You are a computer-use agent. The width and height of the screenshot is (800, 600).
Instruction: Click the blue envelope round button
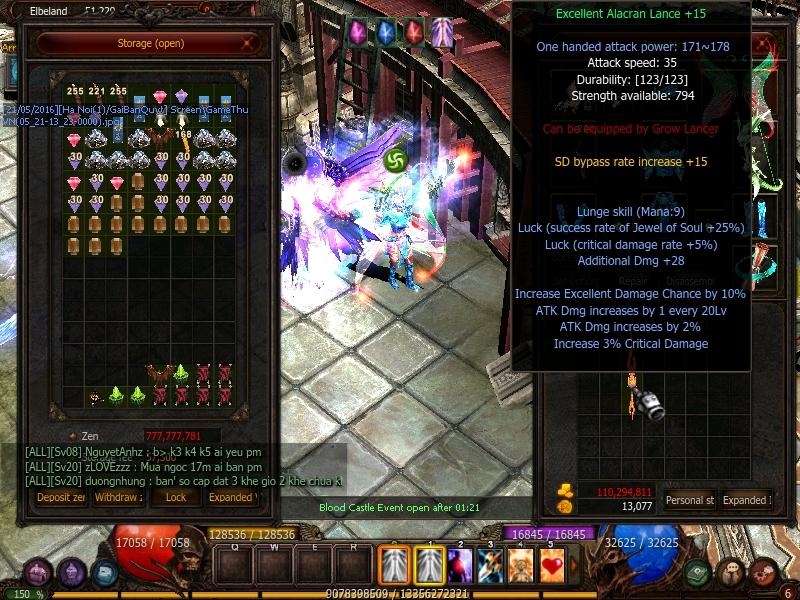coord(105,573)
